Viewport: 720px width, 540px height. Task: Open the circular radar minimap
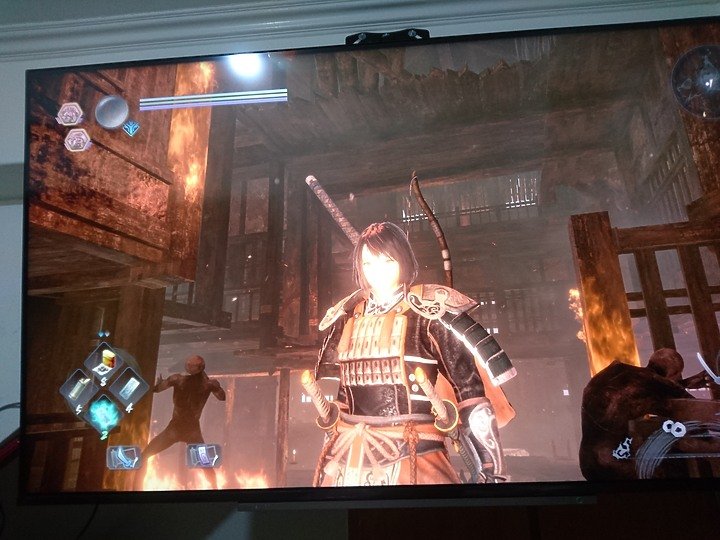pyautogui.click(x=695, y=82)
